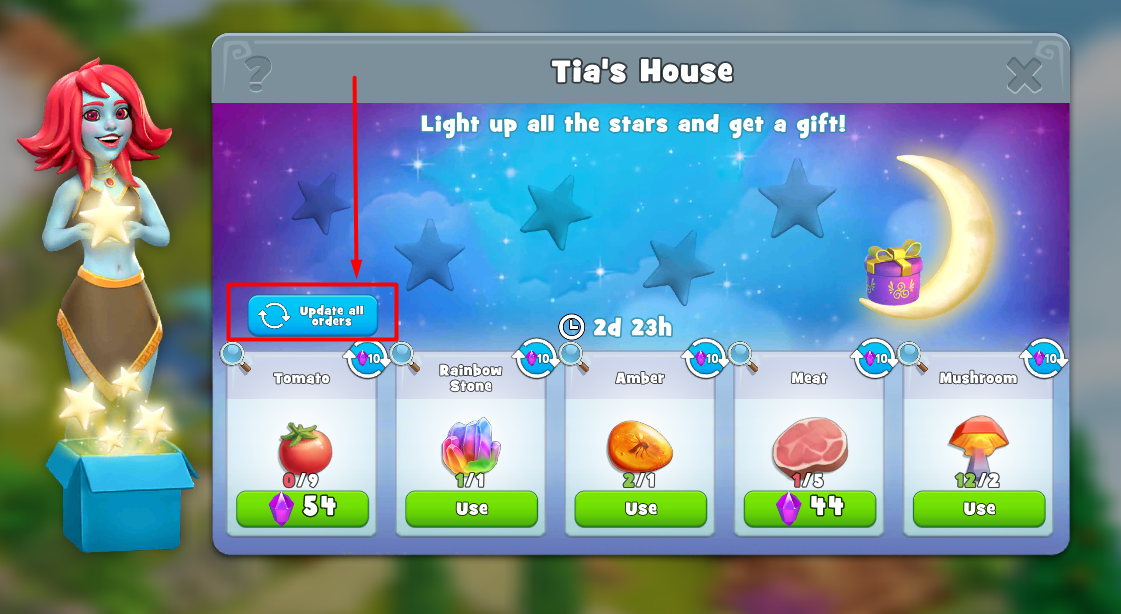Inspect Meat with the magnifier icon
Image resolution: width=1121 pixels, height=614 pixels.
(743, 354)
